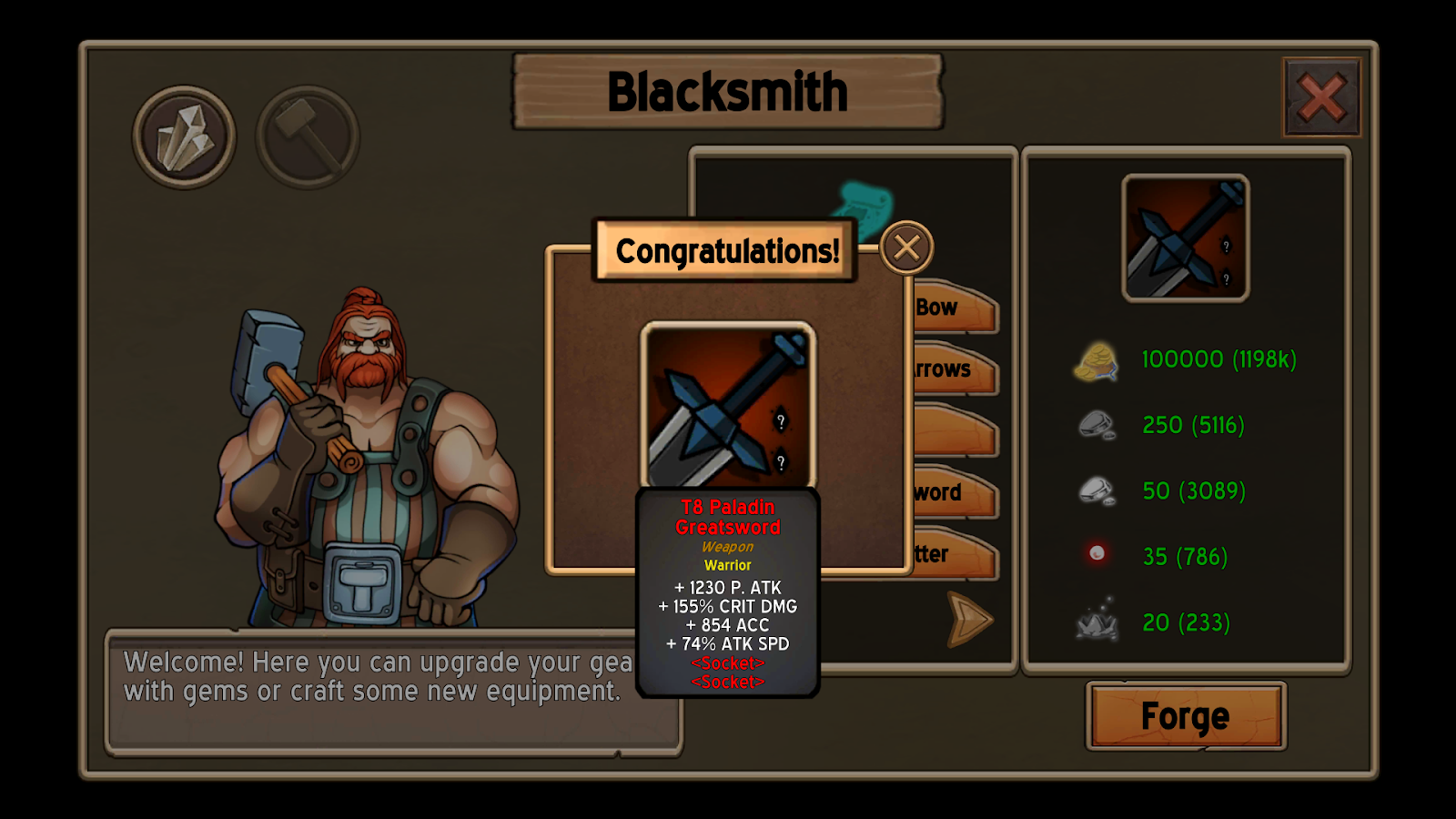
Task: Select the Bow crafting category
Action: pyautogui.click(x=954, y=308)
